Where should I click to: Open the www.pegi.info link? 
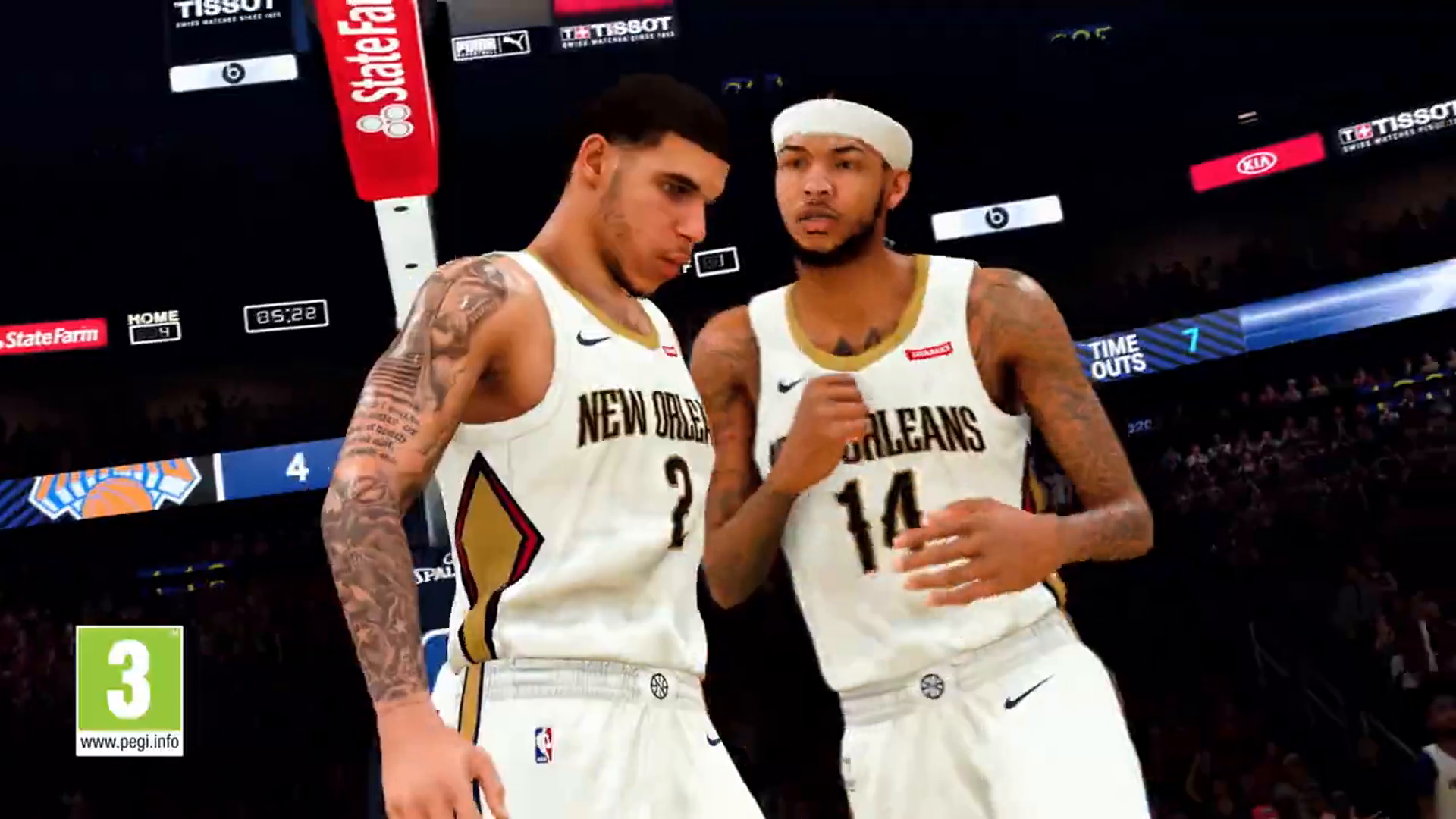(130, 744)
